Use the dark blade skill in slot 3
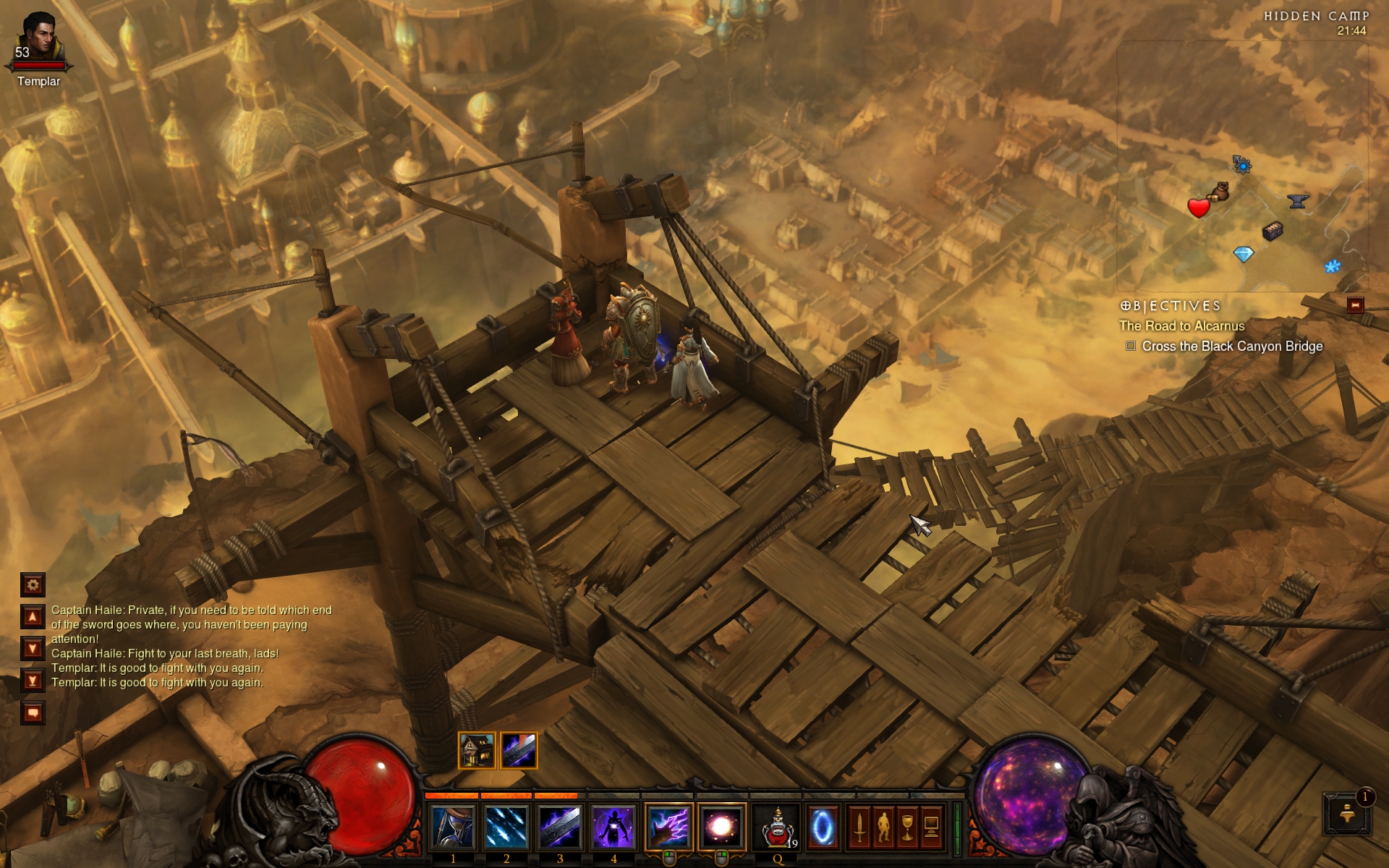The height and width of the screenshot is (868, 1389). [560, 827]
